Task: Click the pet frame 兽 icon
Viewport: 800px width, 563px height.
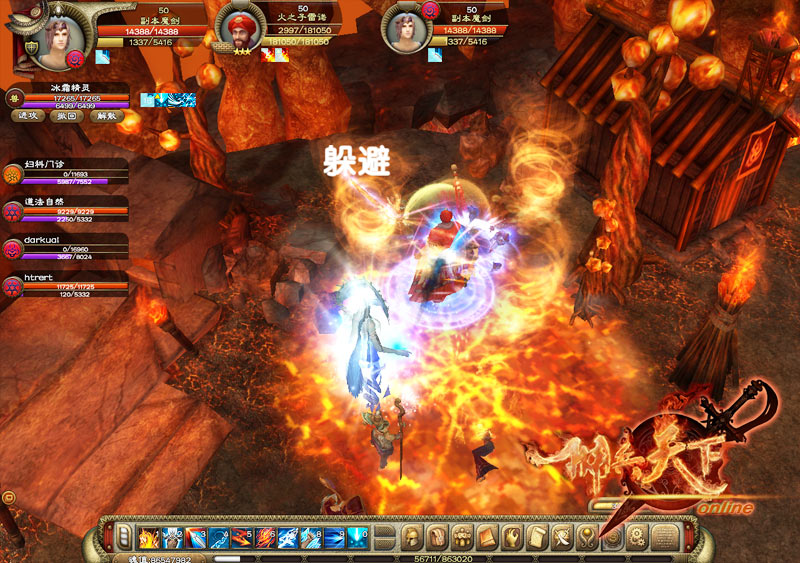Action: coord(15,96)
